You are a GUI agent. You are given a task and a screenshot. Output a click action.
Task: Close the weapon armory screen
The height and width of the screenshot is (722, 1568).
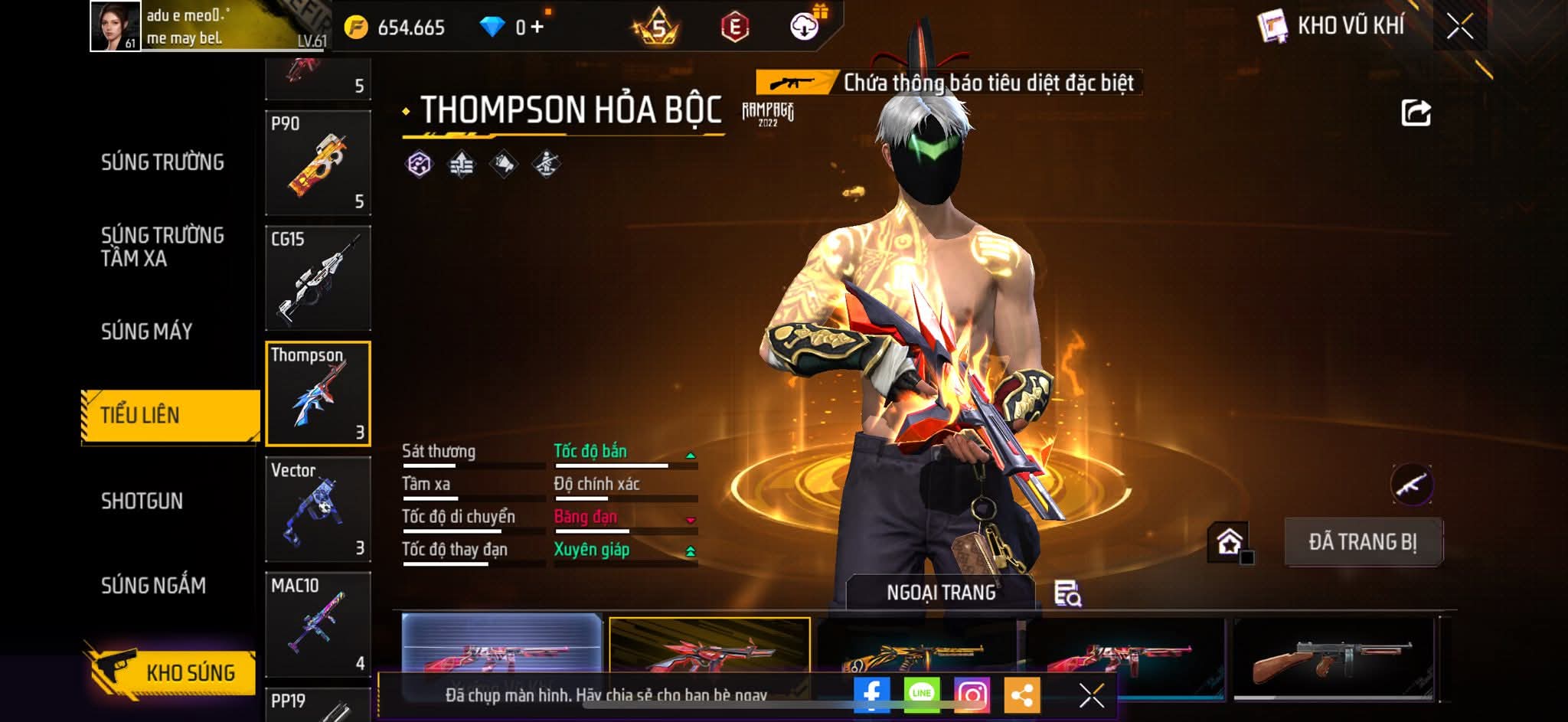click(x=1459, y=28)
